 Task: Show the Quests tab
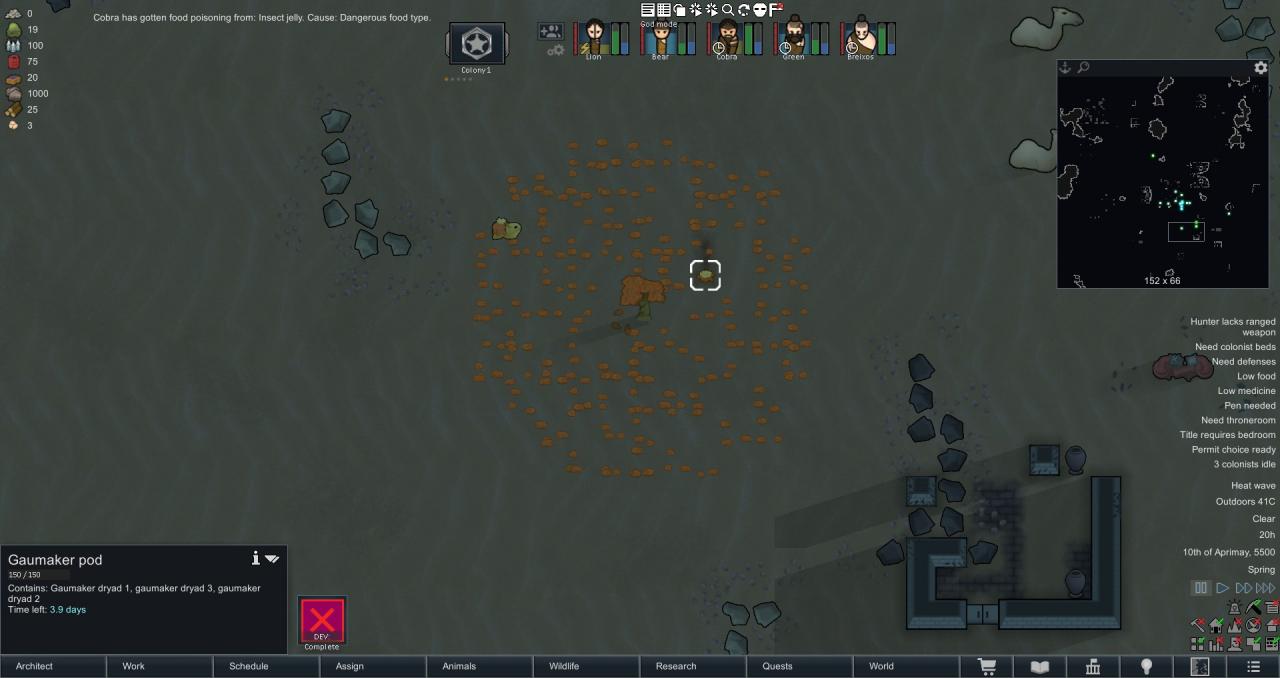(x=800, y=666)
